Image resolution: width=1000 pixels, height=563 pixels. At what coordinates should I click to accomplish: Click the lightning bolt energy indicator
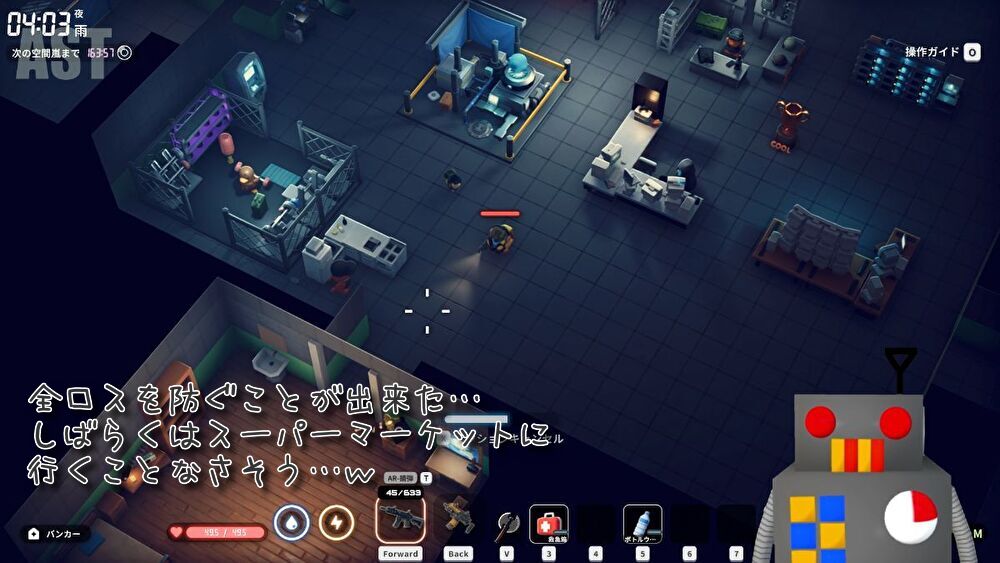(x=336, y=522)
